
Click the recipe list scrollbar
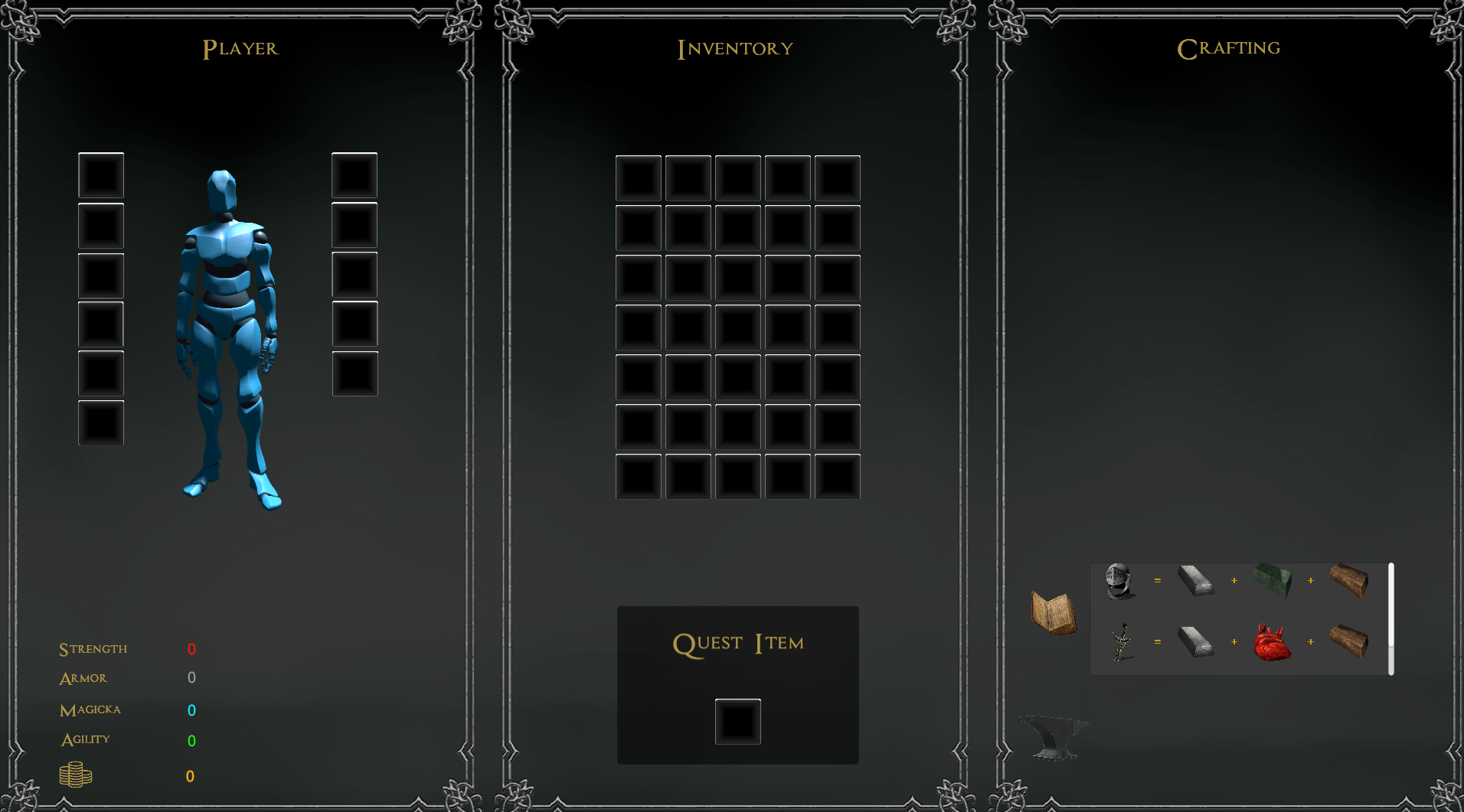1390,618
